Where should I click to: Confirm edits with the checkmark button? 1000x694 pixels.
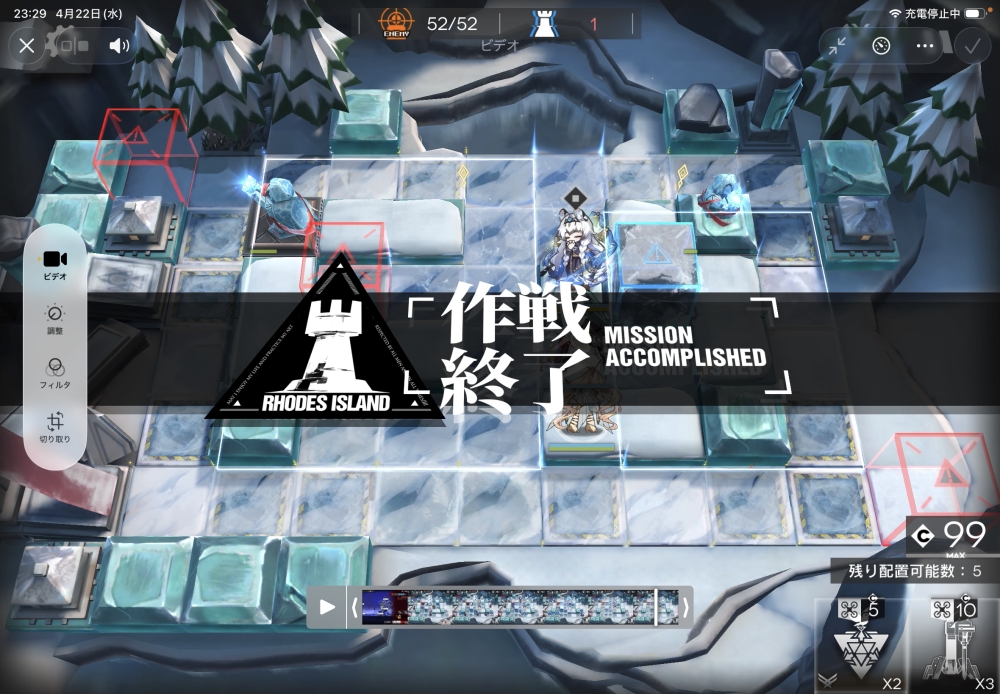970,45
